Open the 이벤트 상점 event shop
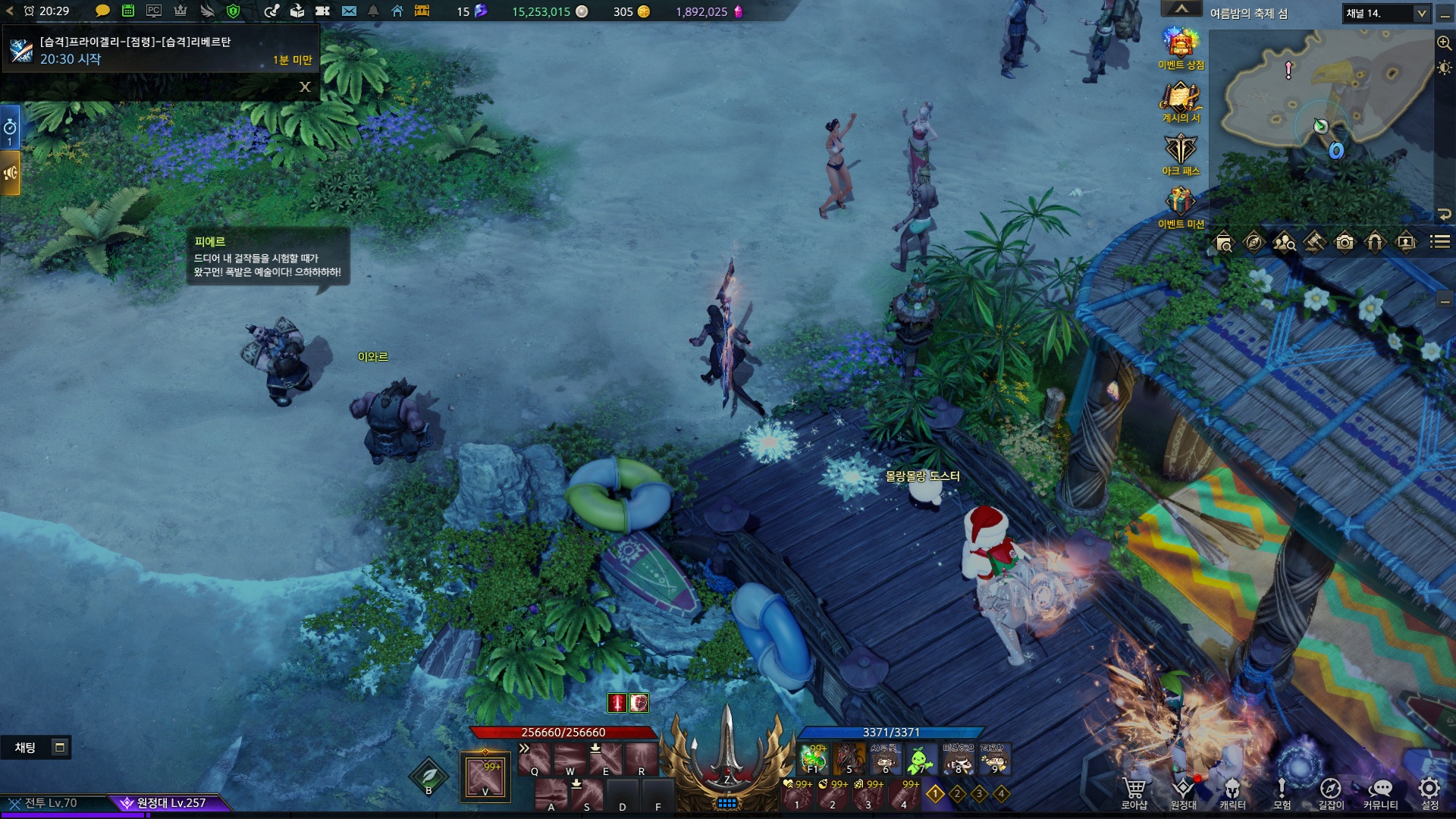This screenshot has height=819, width=1456. 1180,45
